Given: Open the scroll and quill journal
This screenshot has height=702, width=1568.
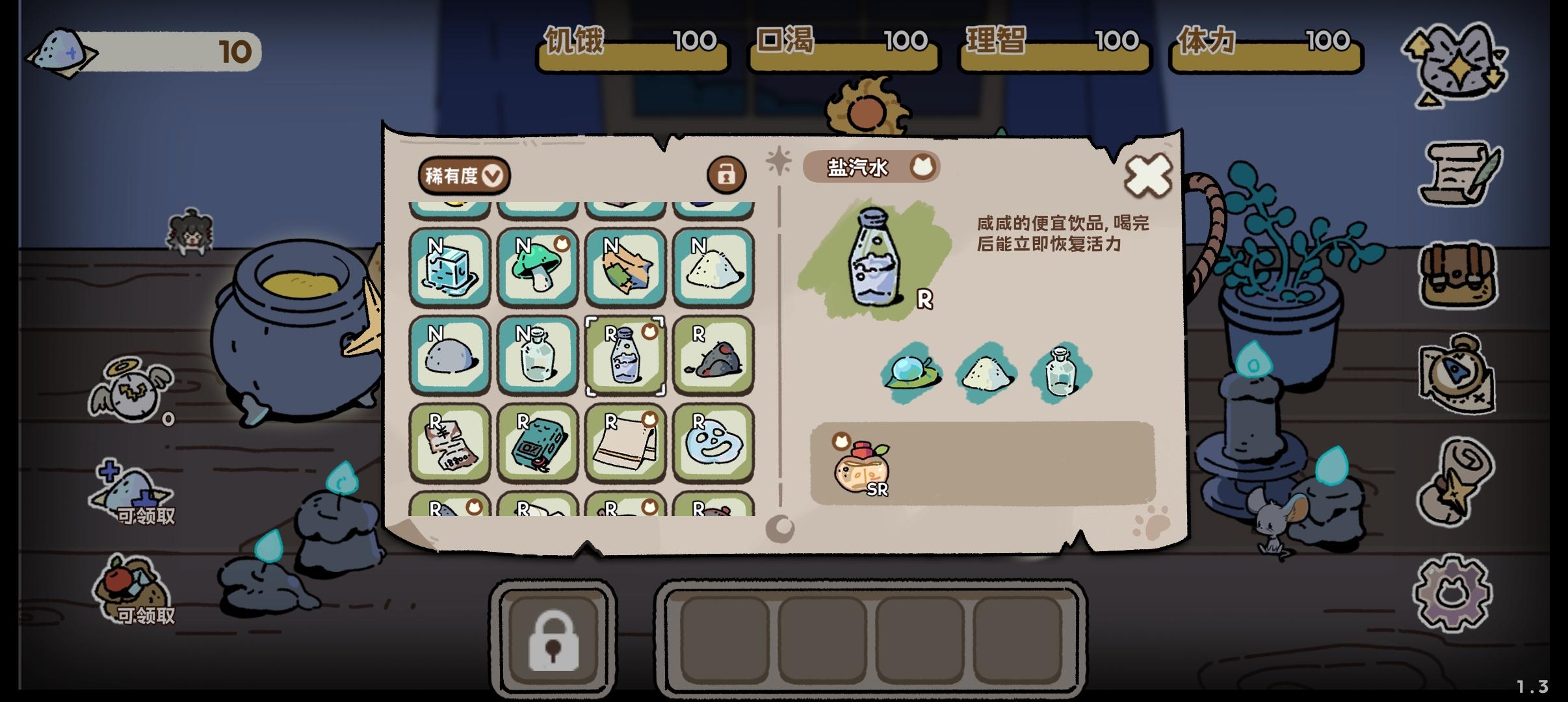Looking at the screenshot, I should 1459,172.
